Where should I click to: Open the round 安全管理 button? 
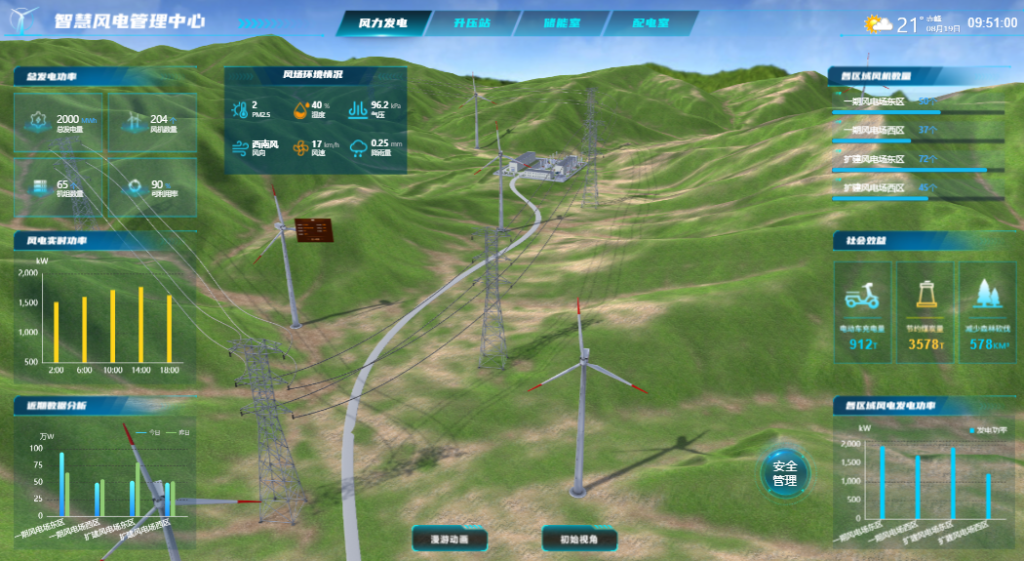tap(785, 473)
